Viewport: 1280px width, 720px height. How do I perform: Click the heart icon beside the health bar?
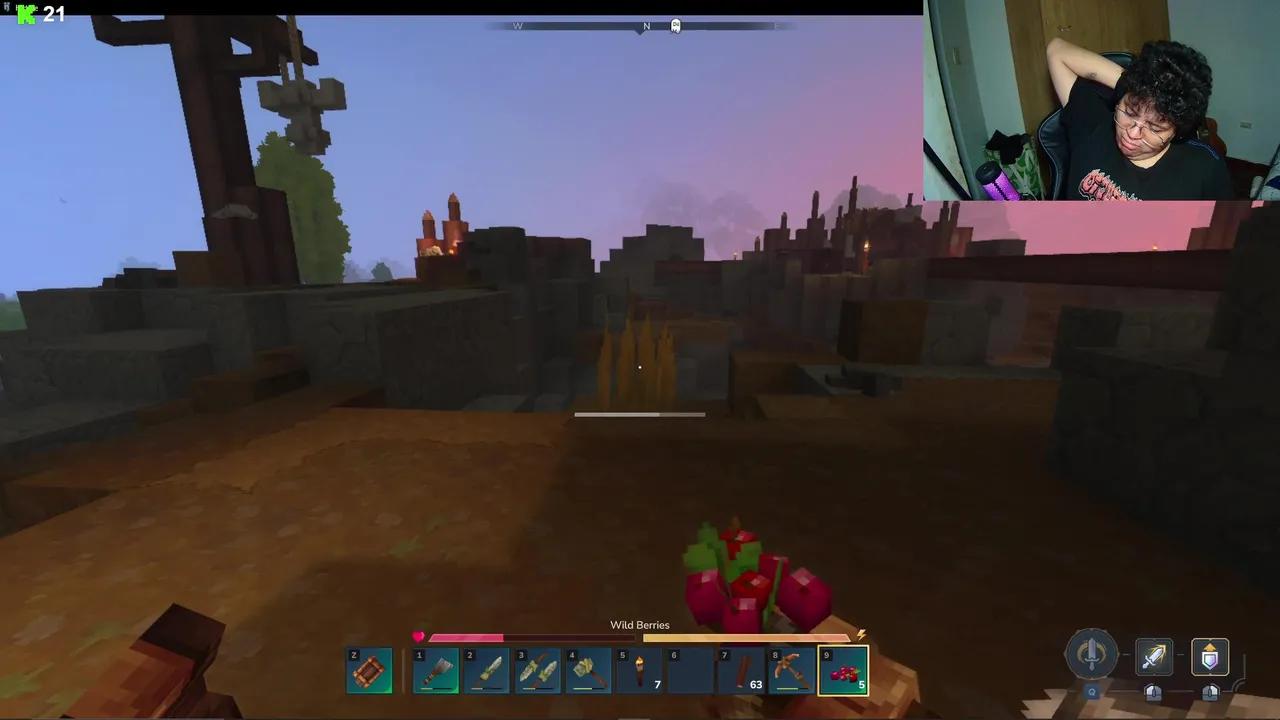[x=418, y=637]
